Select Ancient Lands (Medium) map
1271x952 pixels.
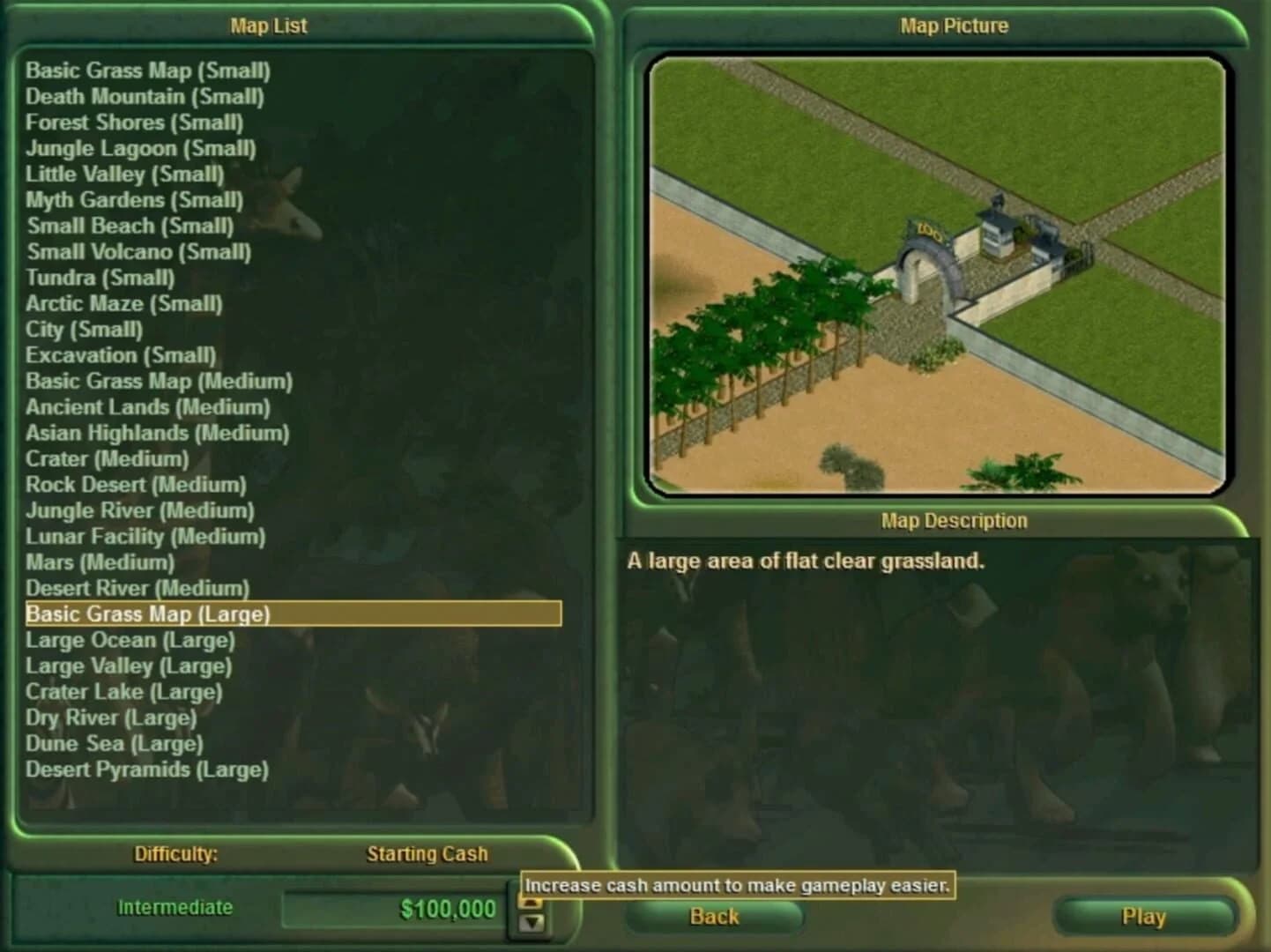coord(148,407)
